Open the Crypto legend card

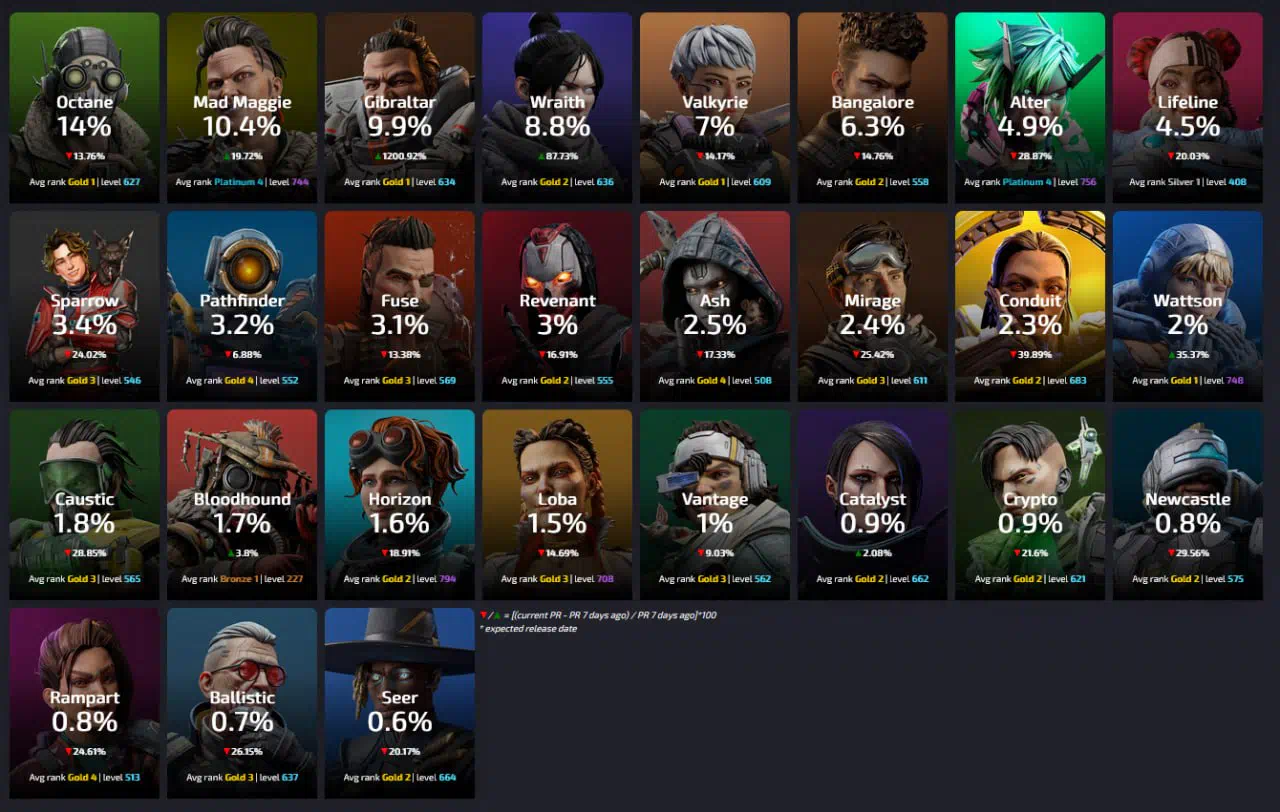point(1030,504)
